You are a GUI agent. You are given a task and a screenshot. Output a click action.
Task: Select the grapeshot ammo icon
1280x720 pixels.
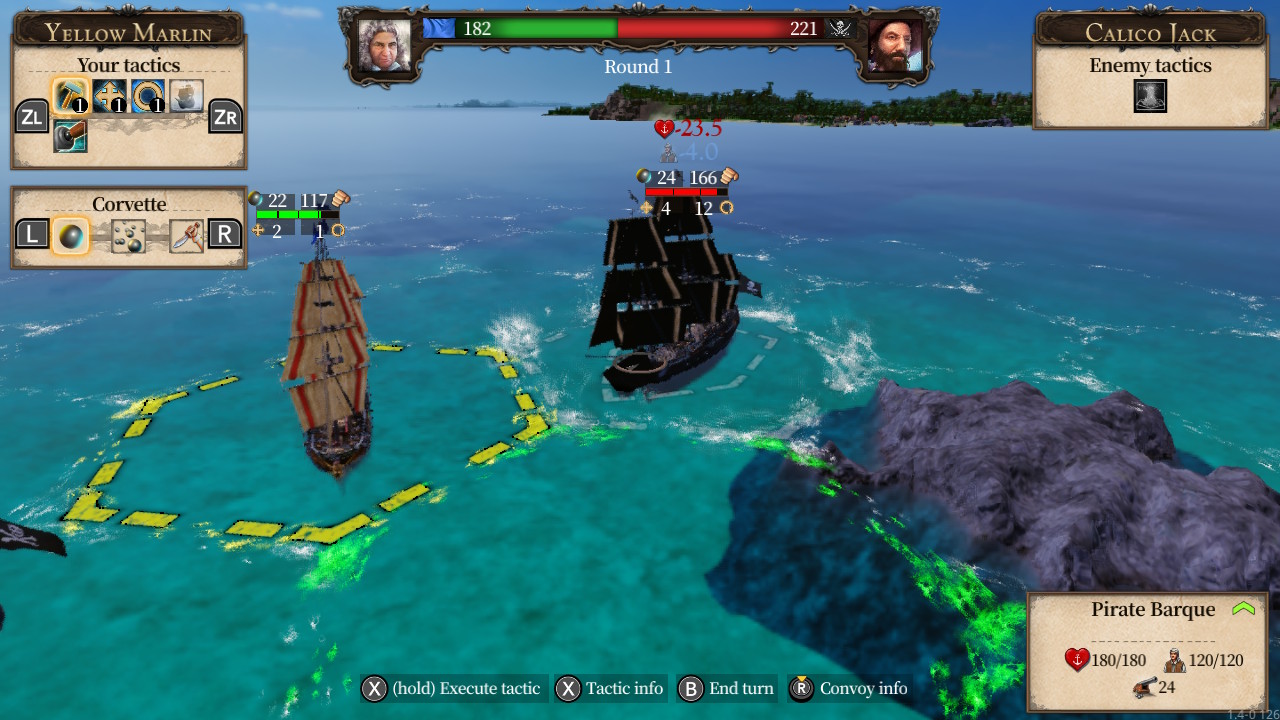pyautogui.click(x=127, y=236)
